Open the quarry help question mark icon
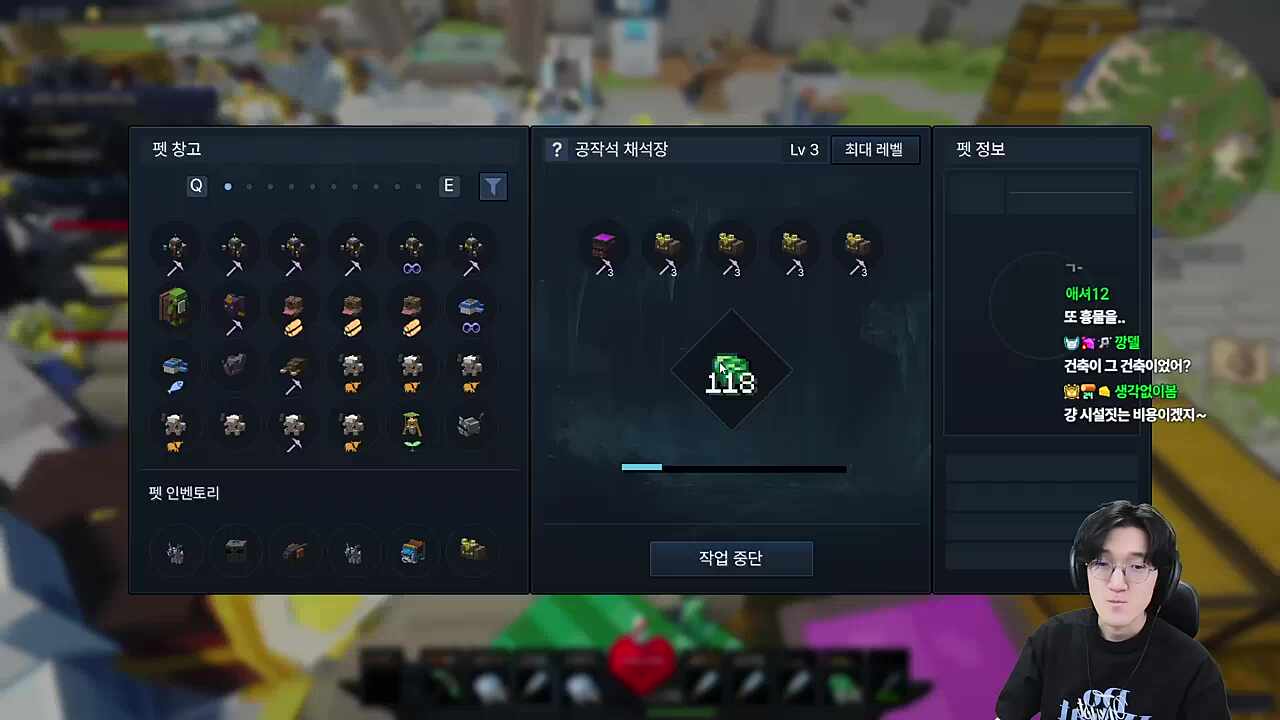The height and width of the screenshot is (720, 1280). point(557,149)
